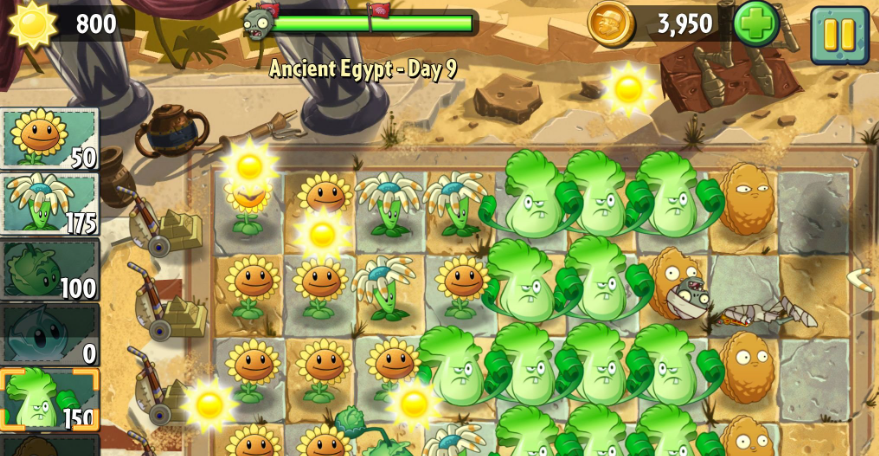Pause the game with the pause button

838,35
